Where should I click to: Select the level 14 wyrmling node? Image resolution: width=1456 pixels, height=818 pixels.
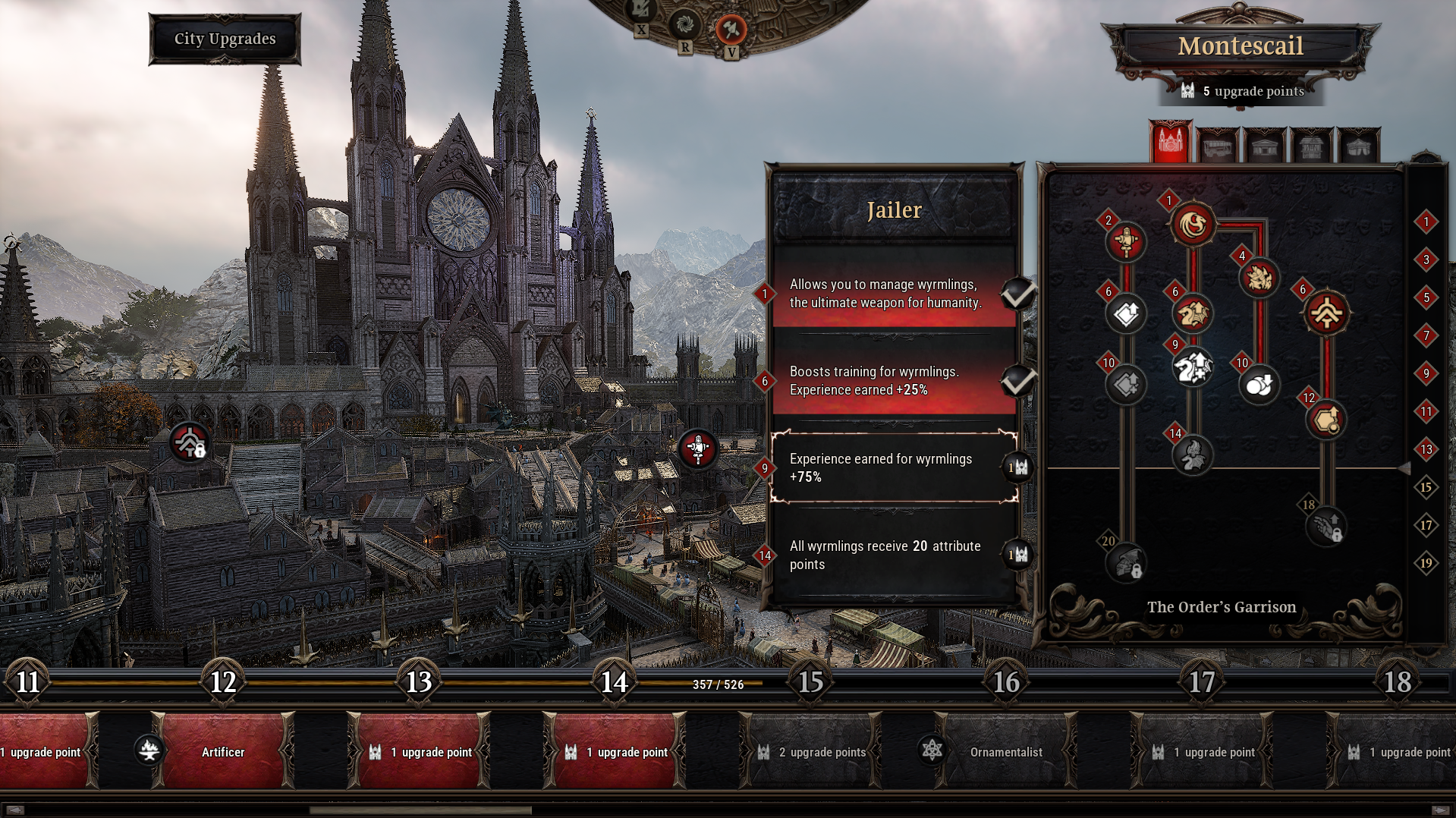pos(1193,455)
